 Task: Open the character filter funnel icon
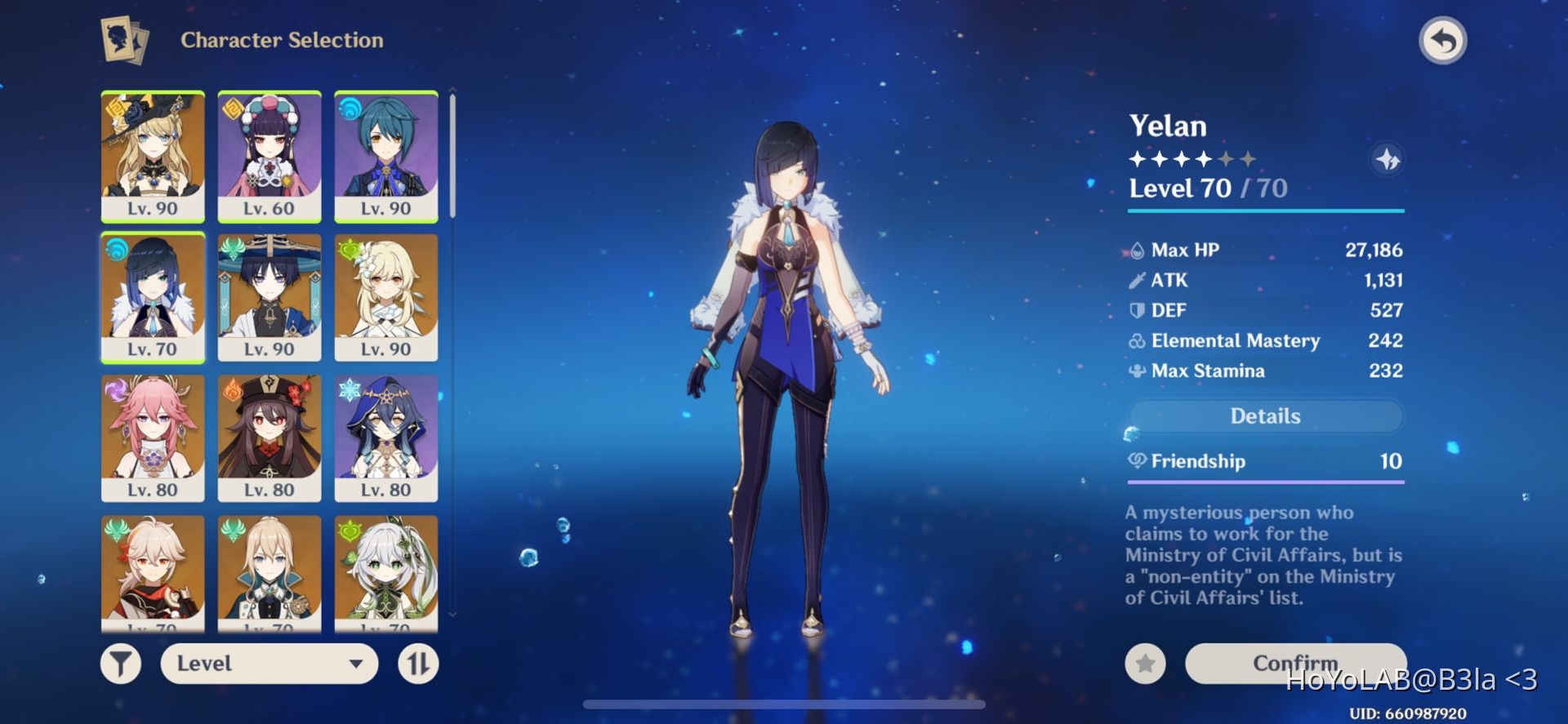[119, 663]
